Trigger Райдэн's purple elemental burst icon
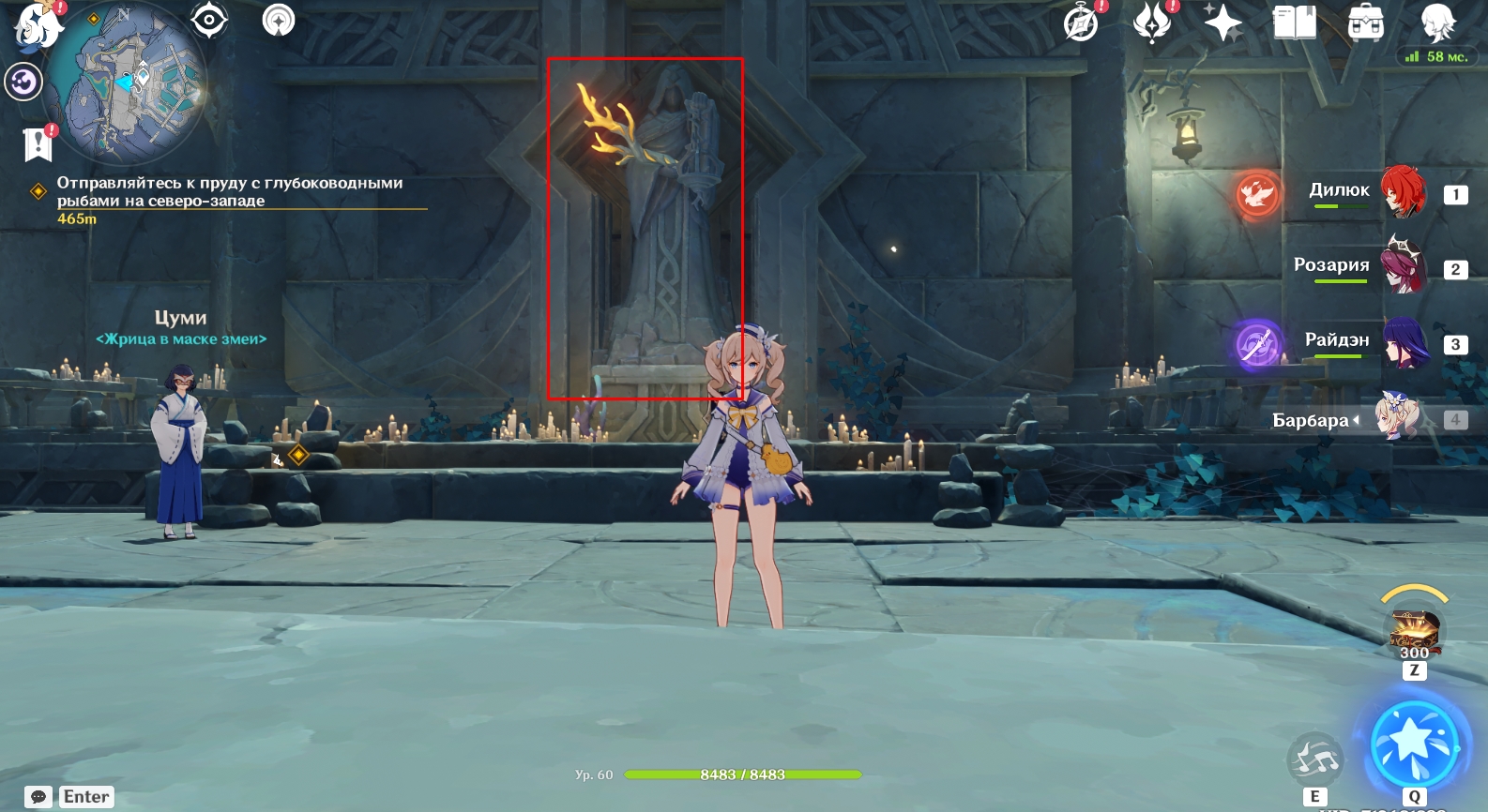 [1257, 344]
